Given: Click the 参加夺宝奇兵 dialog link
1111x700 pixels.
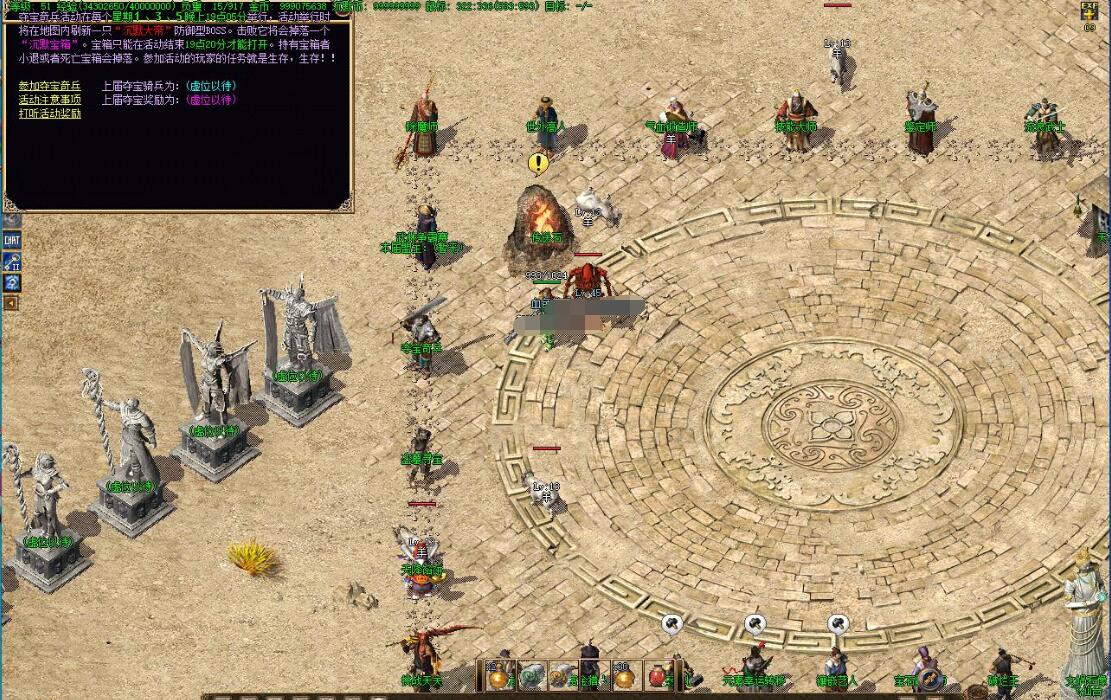Looking at the screenshot, I should pyautogui.click(x=50, y=86).
